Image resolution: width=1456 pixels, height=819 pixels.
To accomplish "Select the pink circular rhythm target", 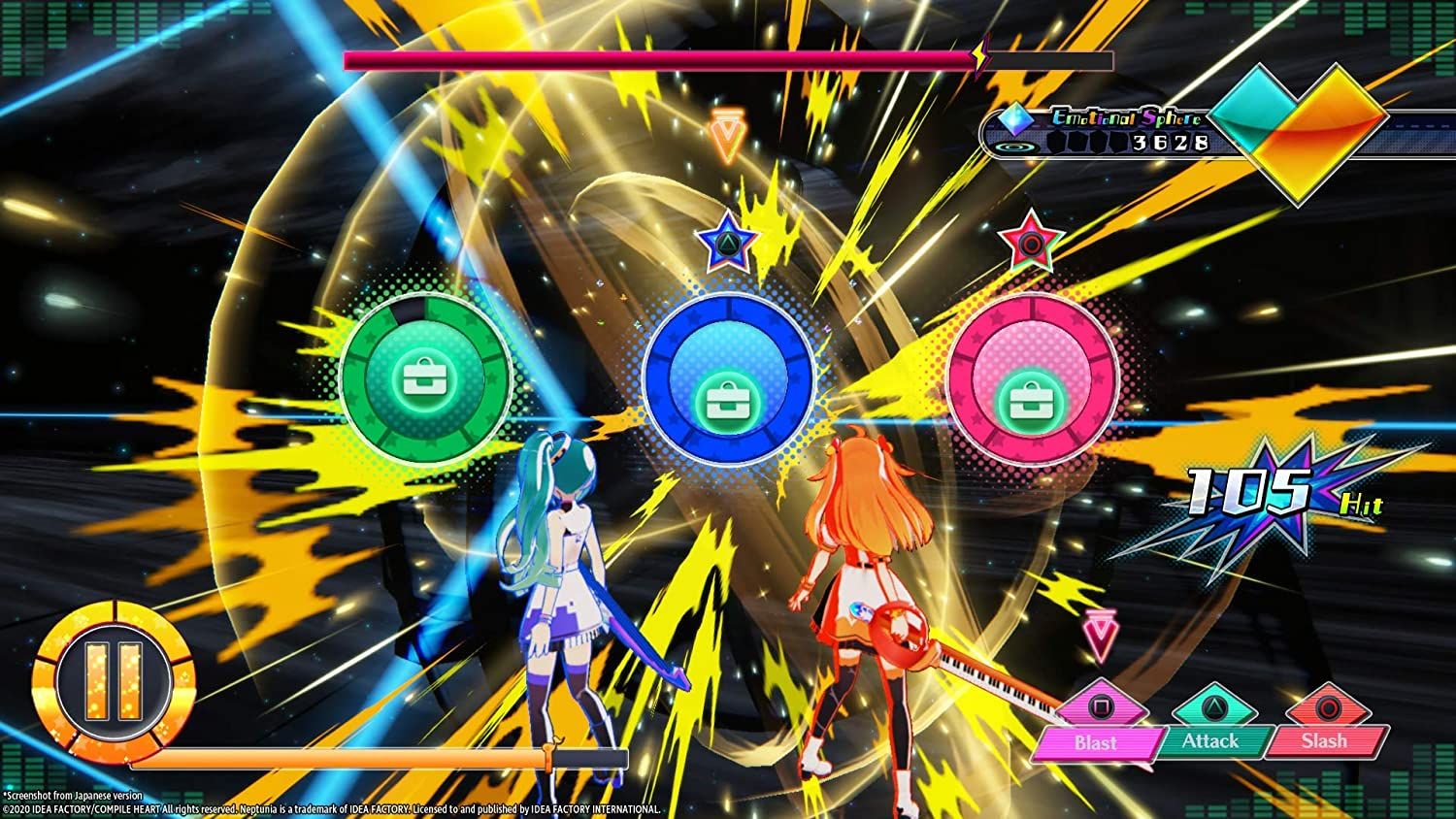I will [1031, 381].
